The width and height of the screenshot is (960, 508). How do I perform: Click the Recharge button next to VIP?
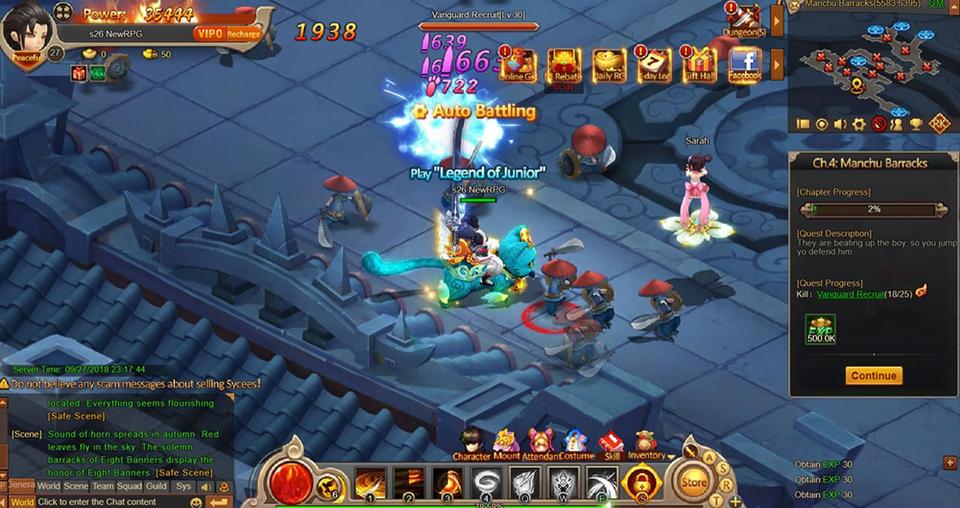point(243,33)
